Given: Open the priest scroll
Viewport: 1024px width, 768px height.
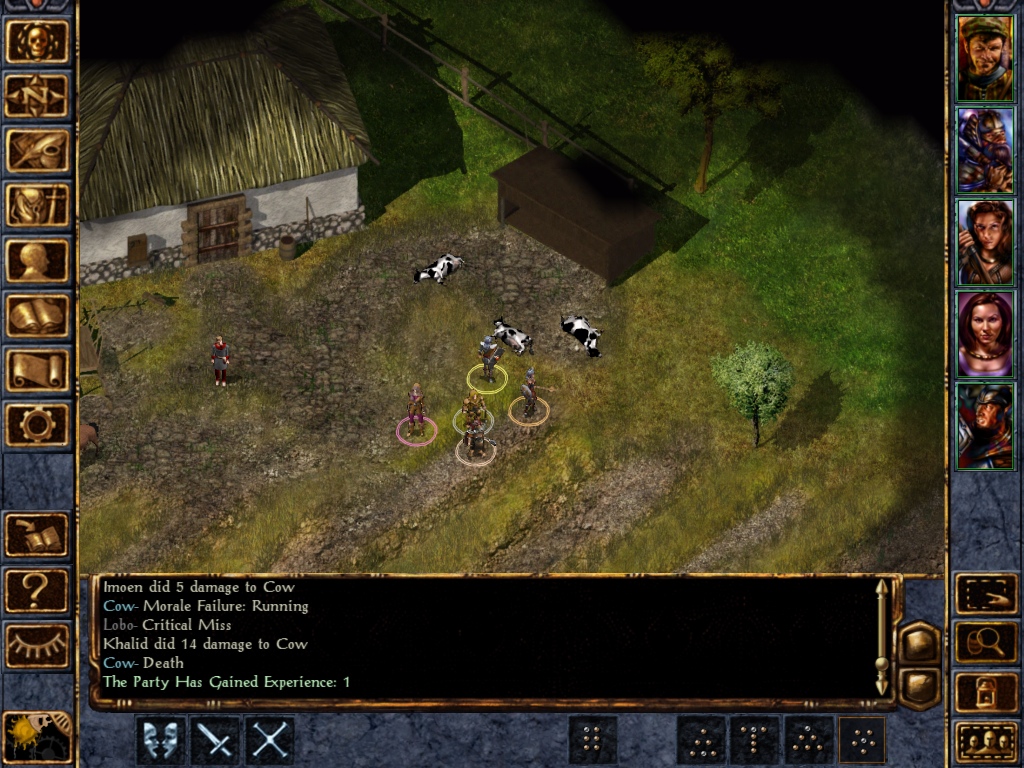Looking at the screenshot, I should [38, 371].
